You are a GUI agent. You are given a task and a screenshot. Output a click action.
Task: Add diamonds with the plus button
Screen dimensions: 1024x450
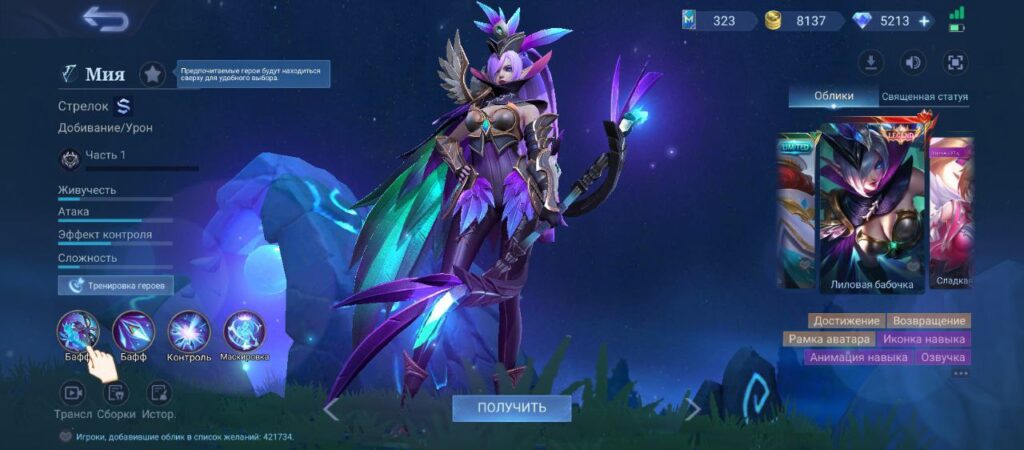click(923, 21)
